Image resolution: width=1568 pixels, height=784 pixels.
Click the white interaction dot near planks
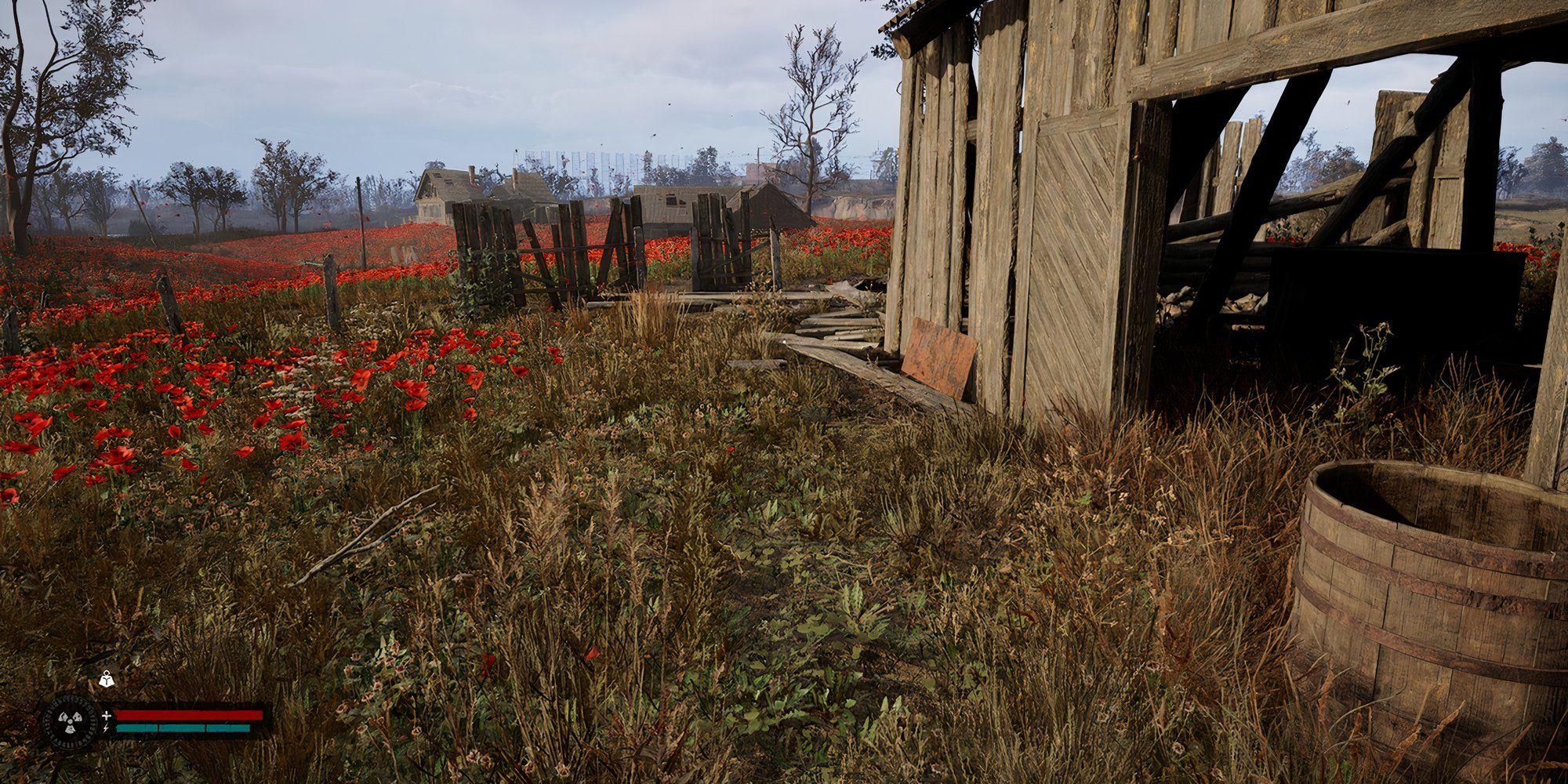[x=784, y=343]
